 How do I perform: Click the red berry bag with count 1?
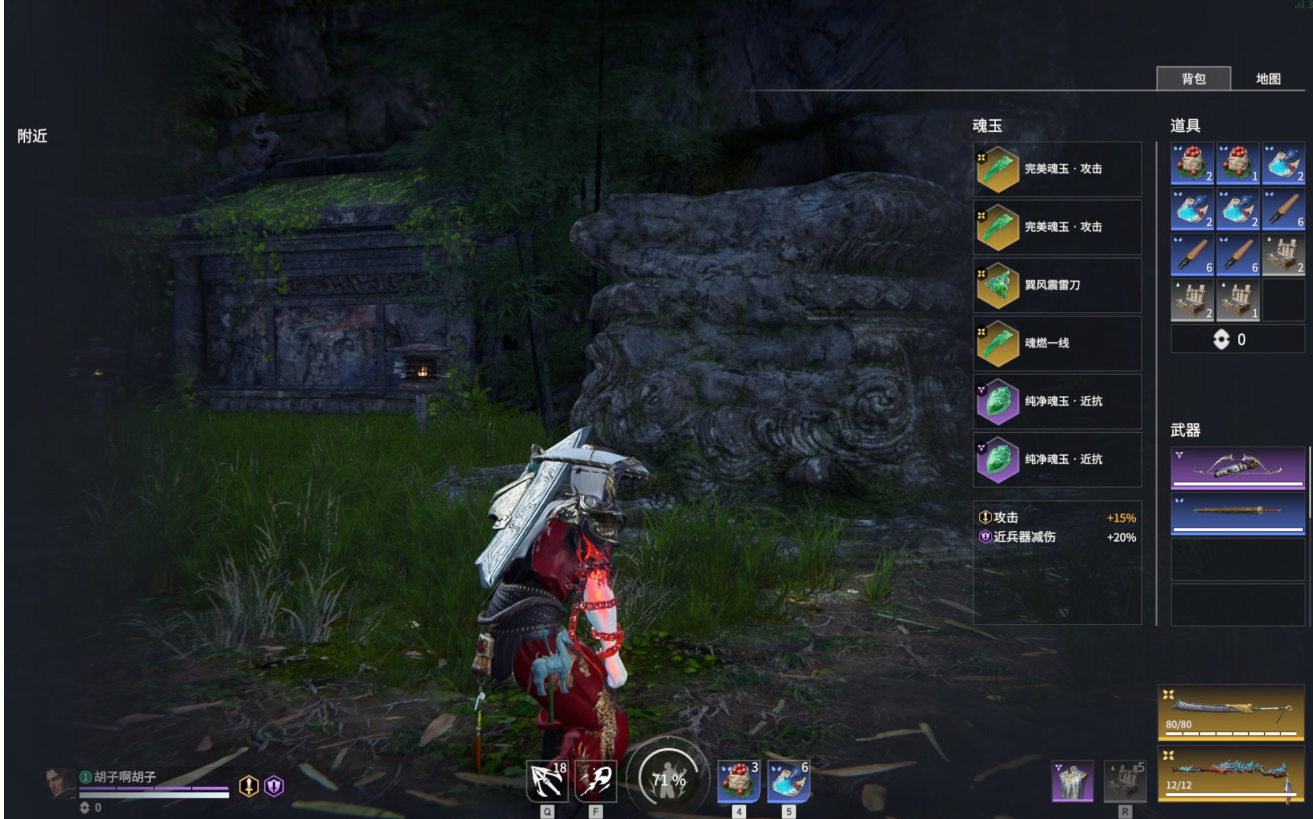click(x=1238, y=163)
